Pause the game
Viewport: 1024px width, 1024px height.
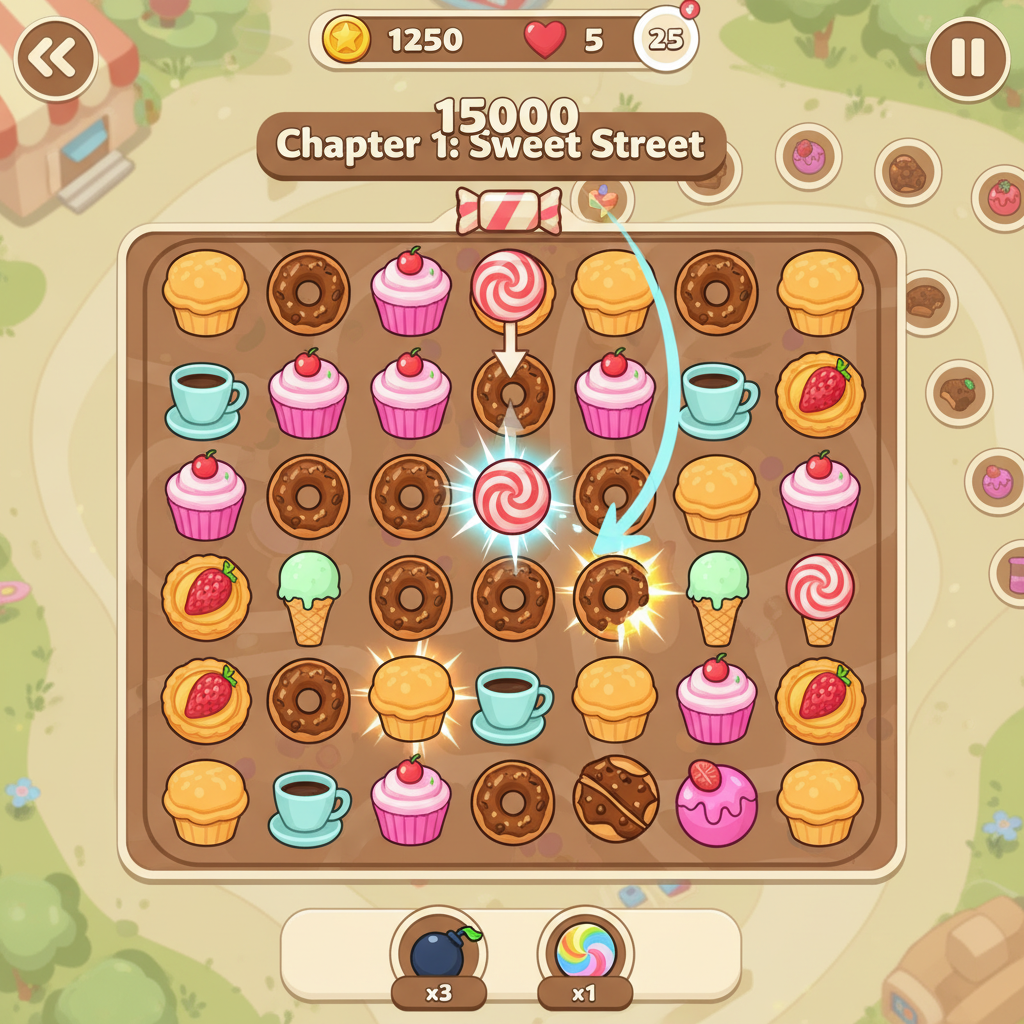pyautogui.click(x=967, y=59)
